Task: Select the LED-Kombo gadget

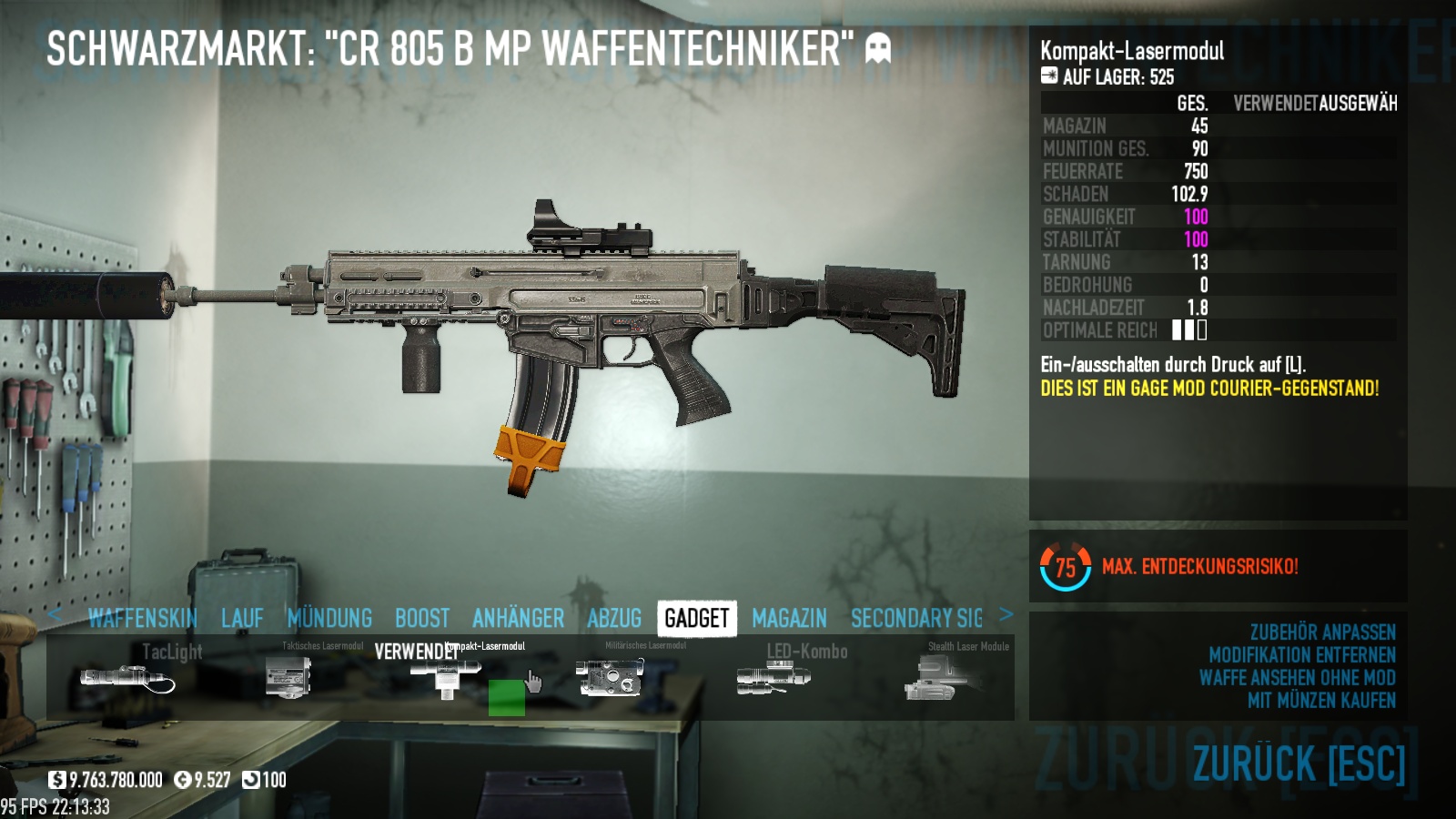Action: pos(773,678)
